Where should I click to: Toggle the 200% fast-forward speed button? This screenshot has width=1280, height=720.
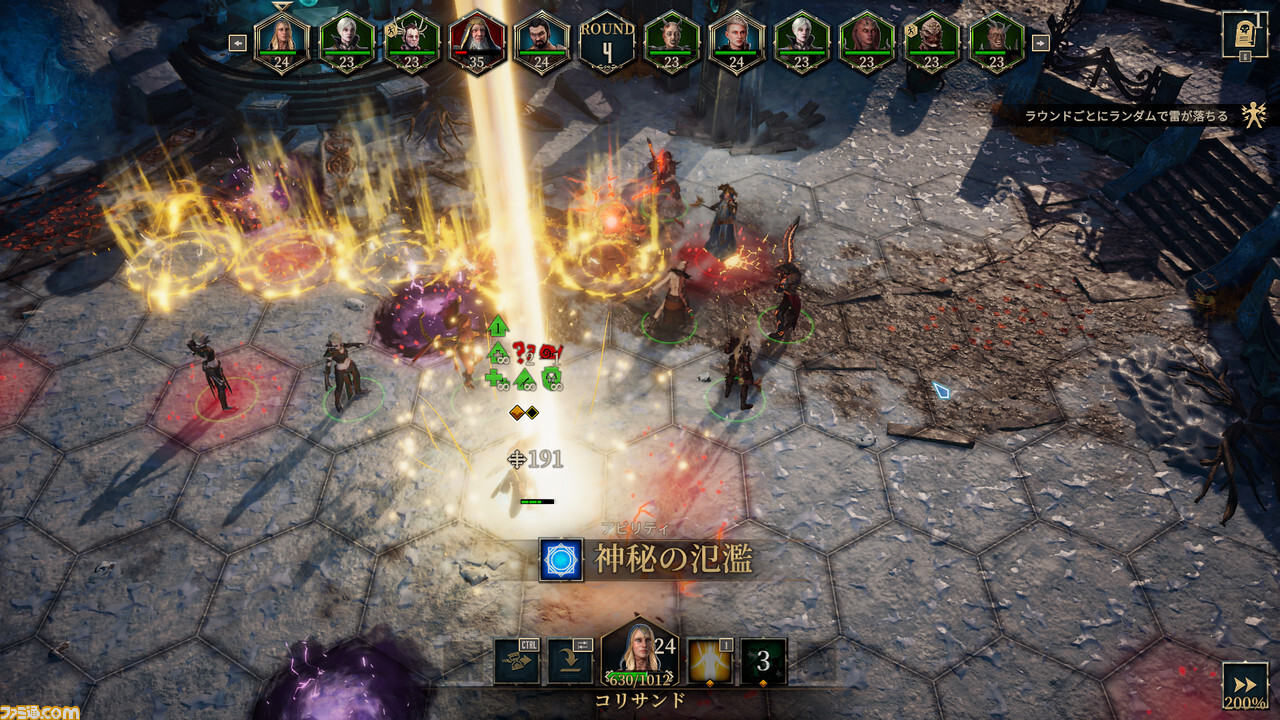1244,685
